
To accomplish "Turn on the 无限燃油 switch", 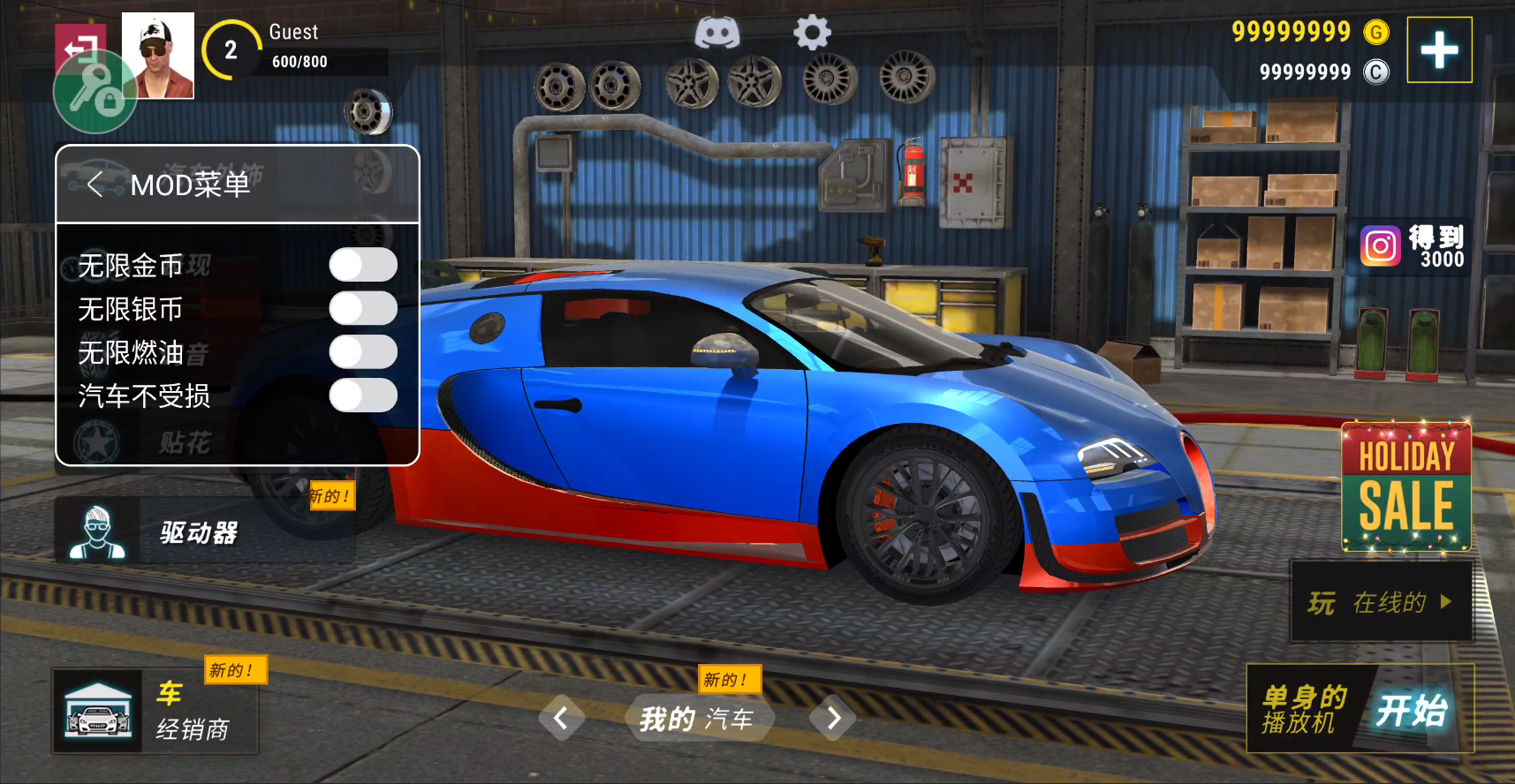I will tap(363, 351).
